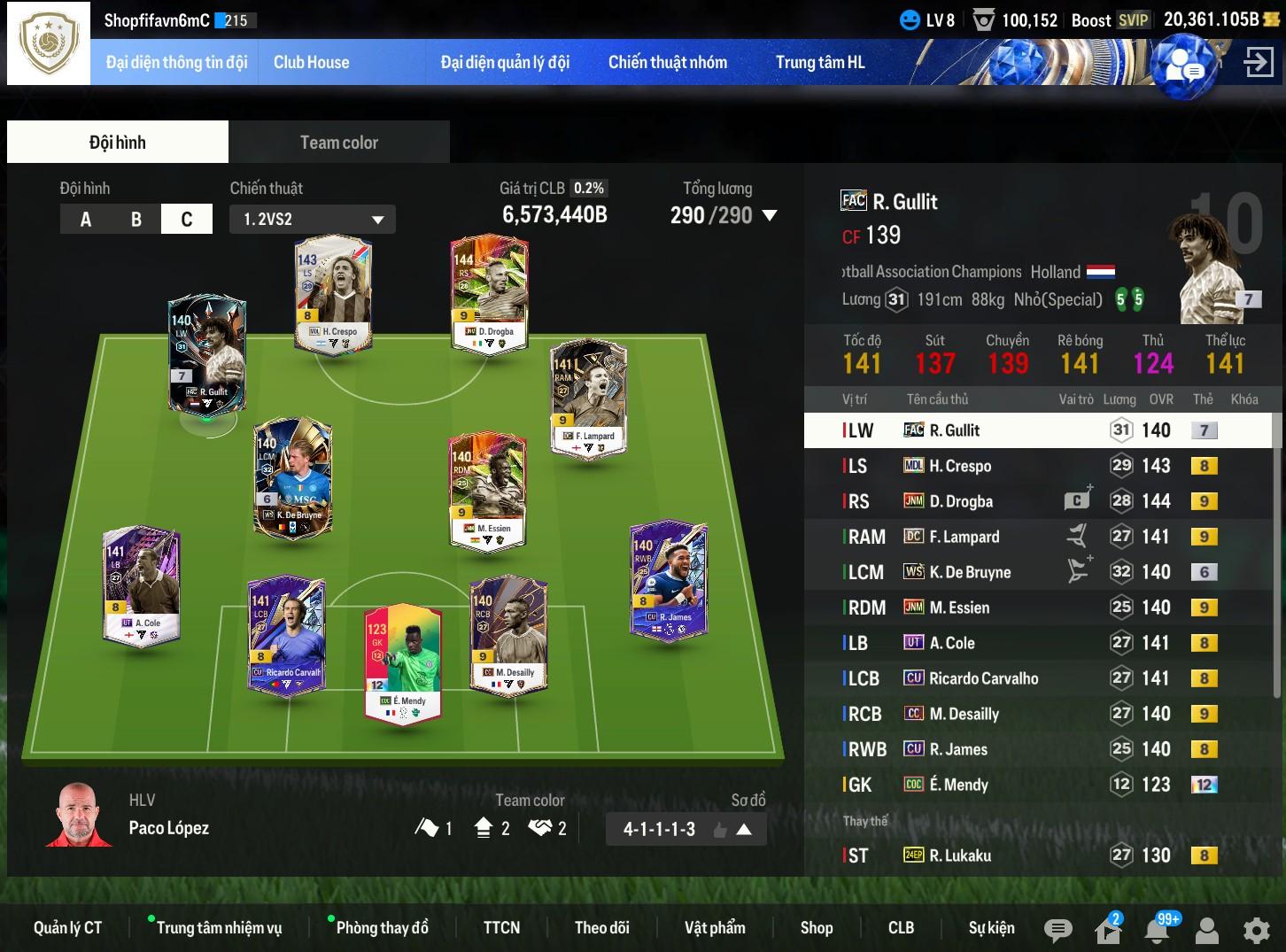Open the 4-1-1-1-3 formation selector
The image size is (1286, 952).
coord(686,830)
